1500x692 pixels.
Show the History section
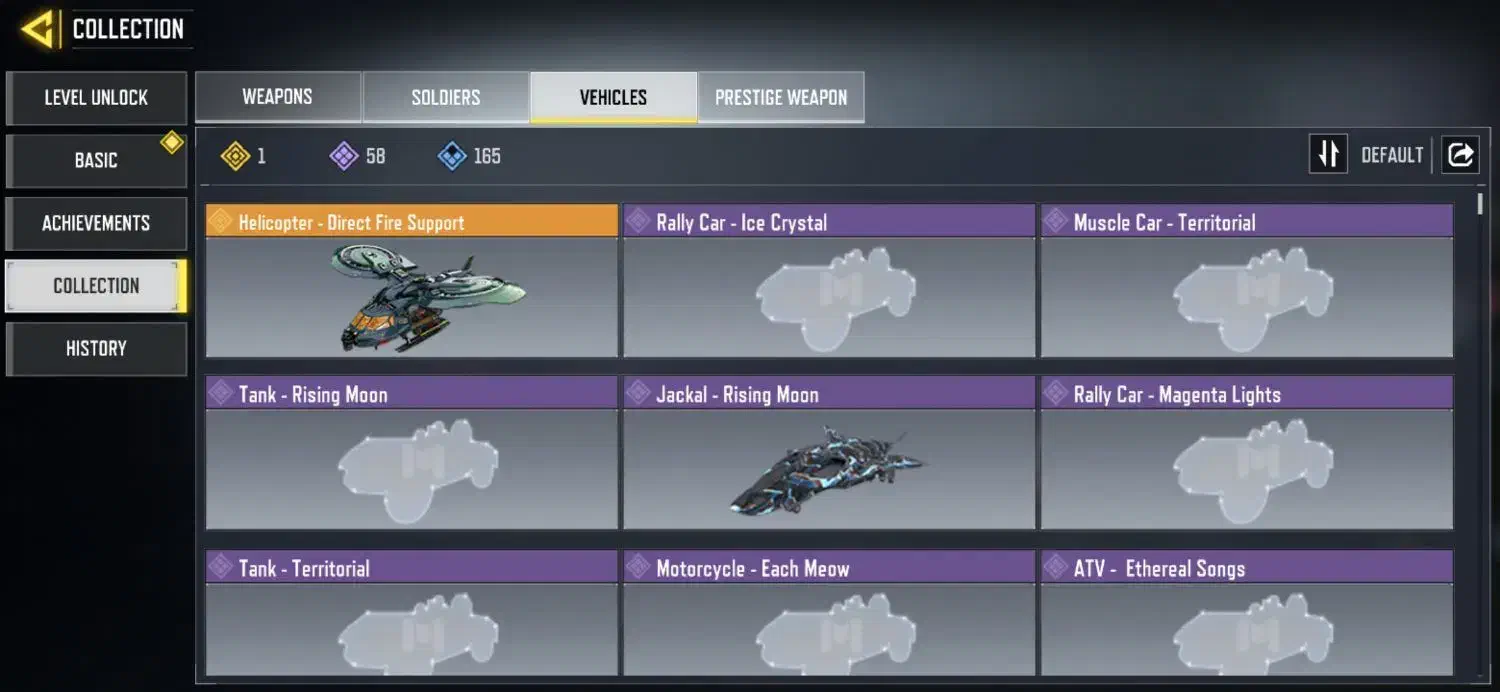click(x=96, y=348)
